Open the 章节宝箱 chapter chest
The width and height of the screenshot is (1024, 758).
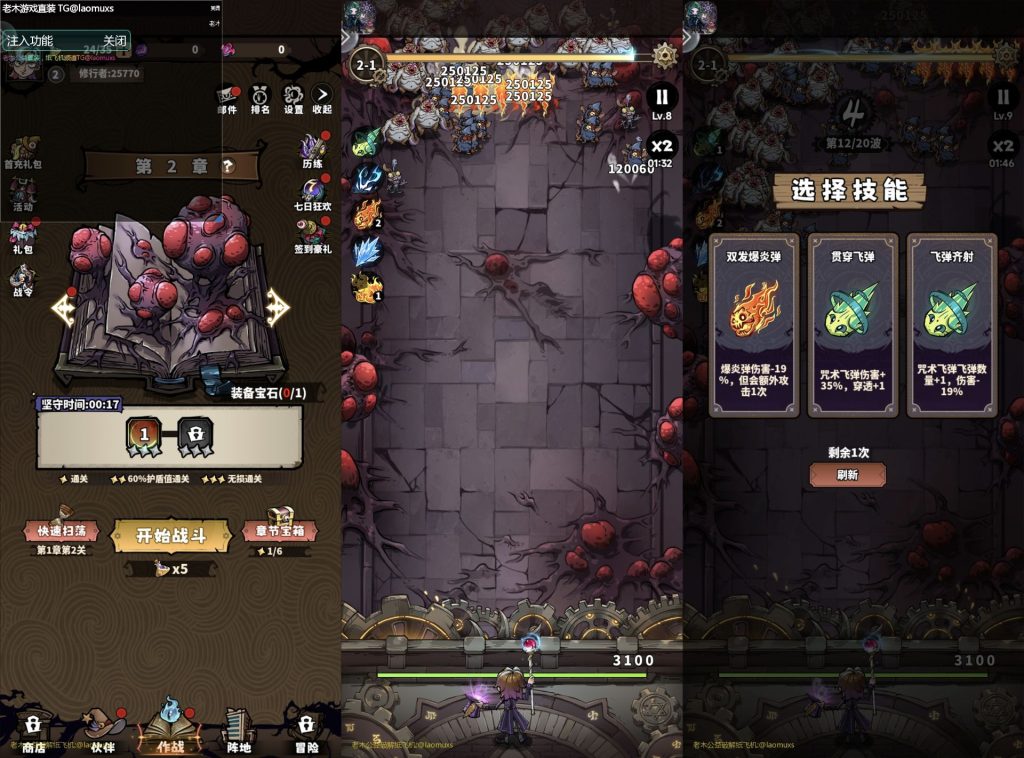279,530
